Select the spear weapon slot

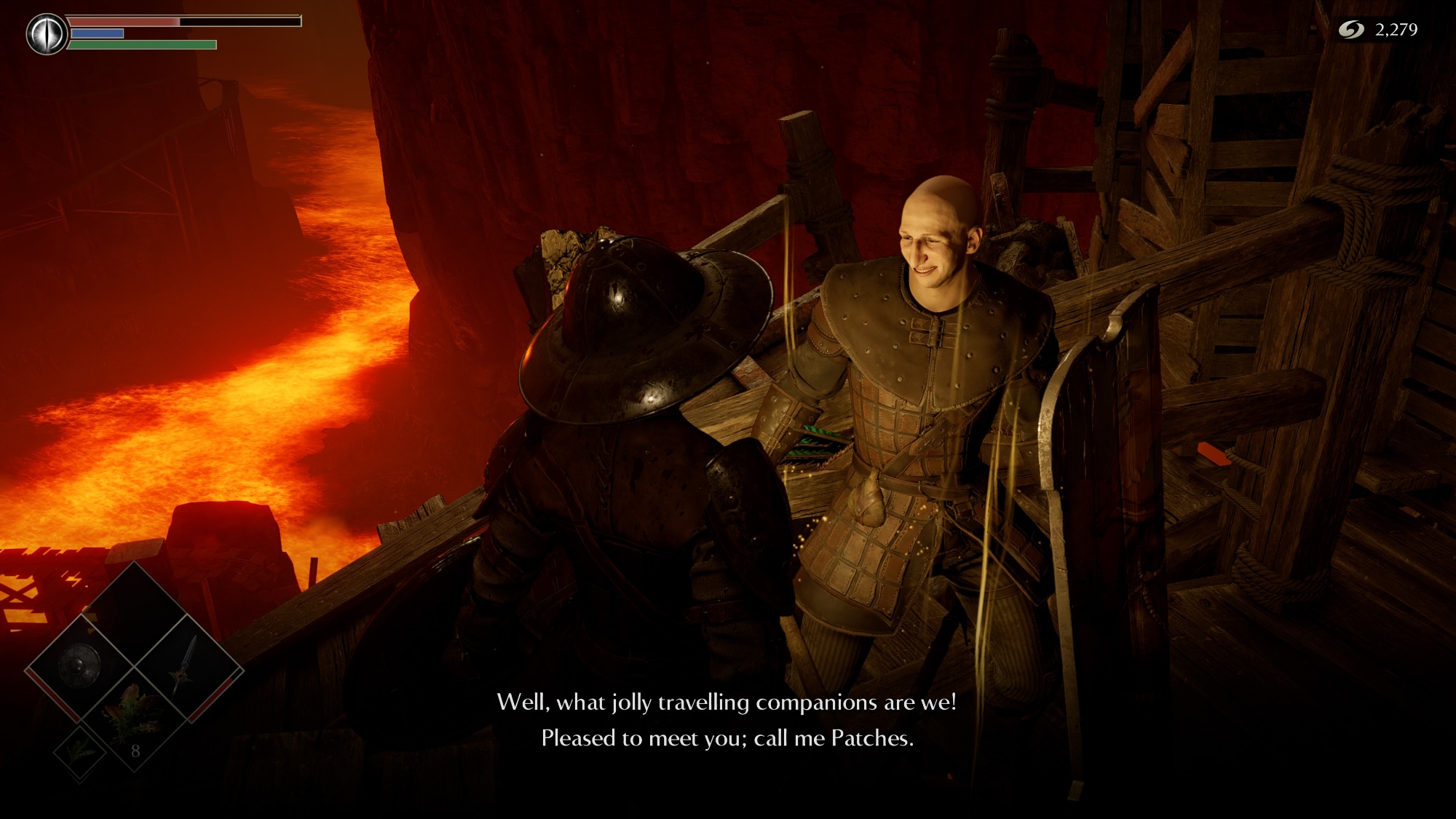click(188, 667)
